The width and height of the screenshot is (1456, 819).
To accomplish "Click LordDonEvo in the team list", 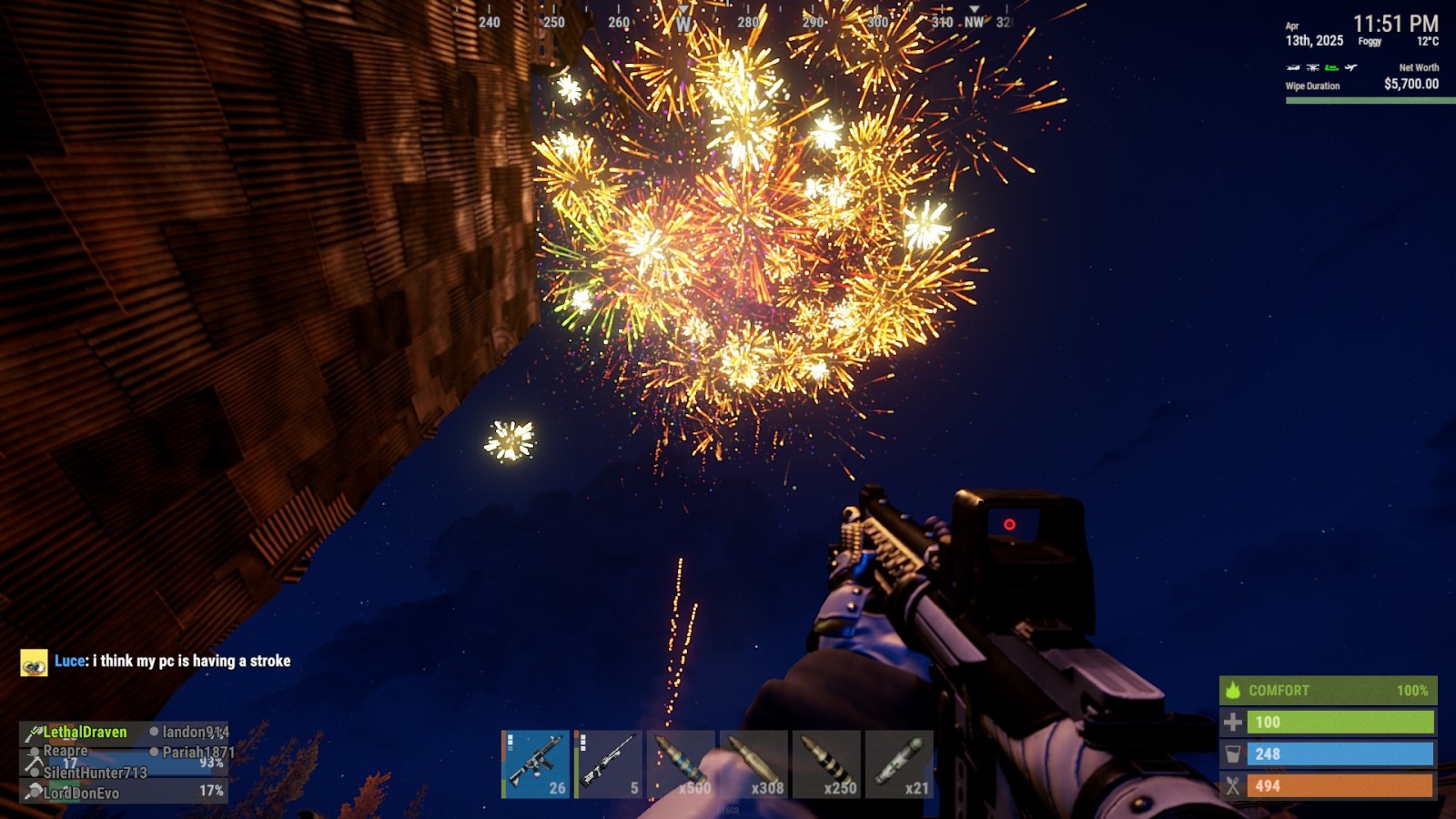I will [81, 793].
